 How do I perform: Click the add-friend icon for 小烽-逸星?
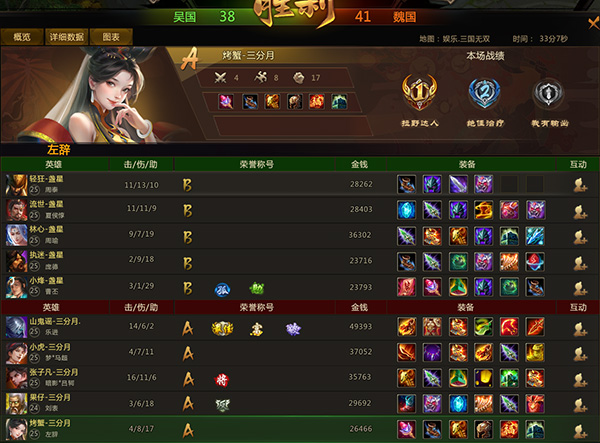click(578, 288)
